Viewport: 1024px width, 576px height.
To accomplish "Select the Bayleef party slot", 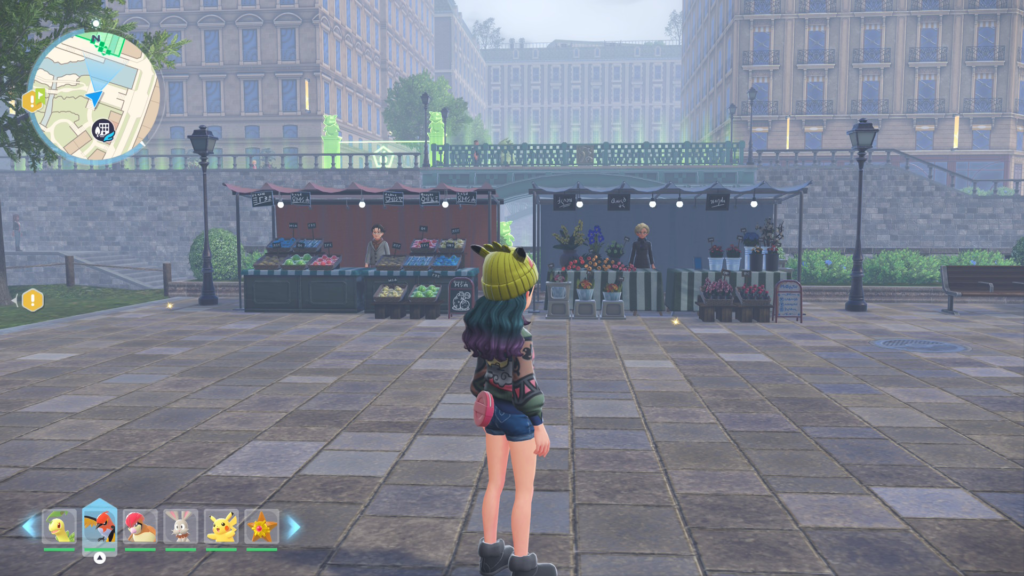I will (x=60, y=526).
